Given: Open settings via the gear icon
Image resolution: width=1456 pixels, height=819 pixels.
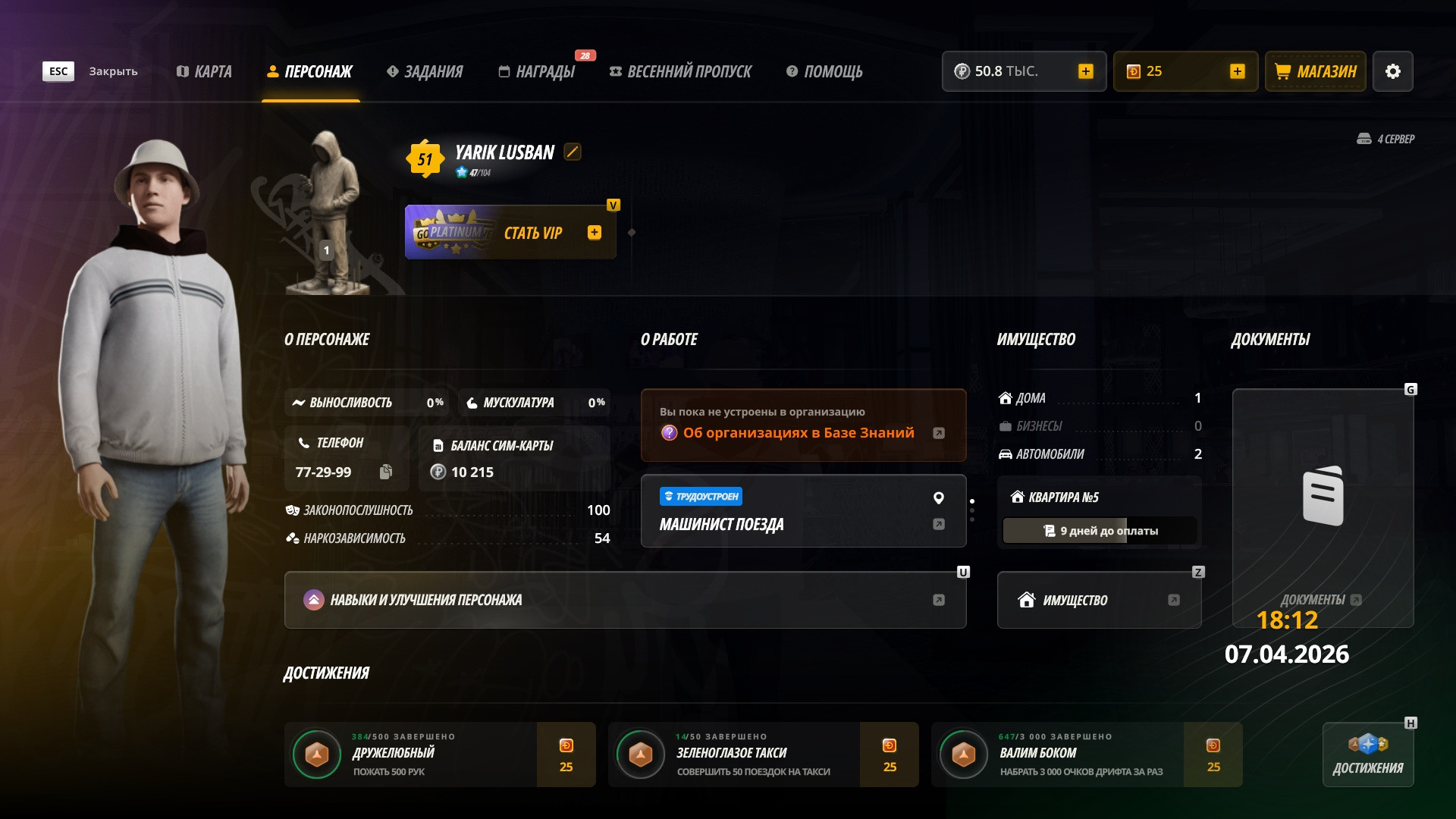Looking at the screenshot, I should pyautogui.click(x=1393, y=71).
